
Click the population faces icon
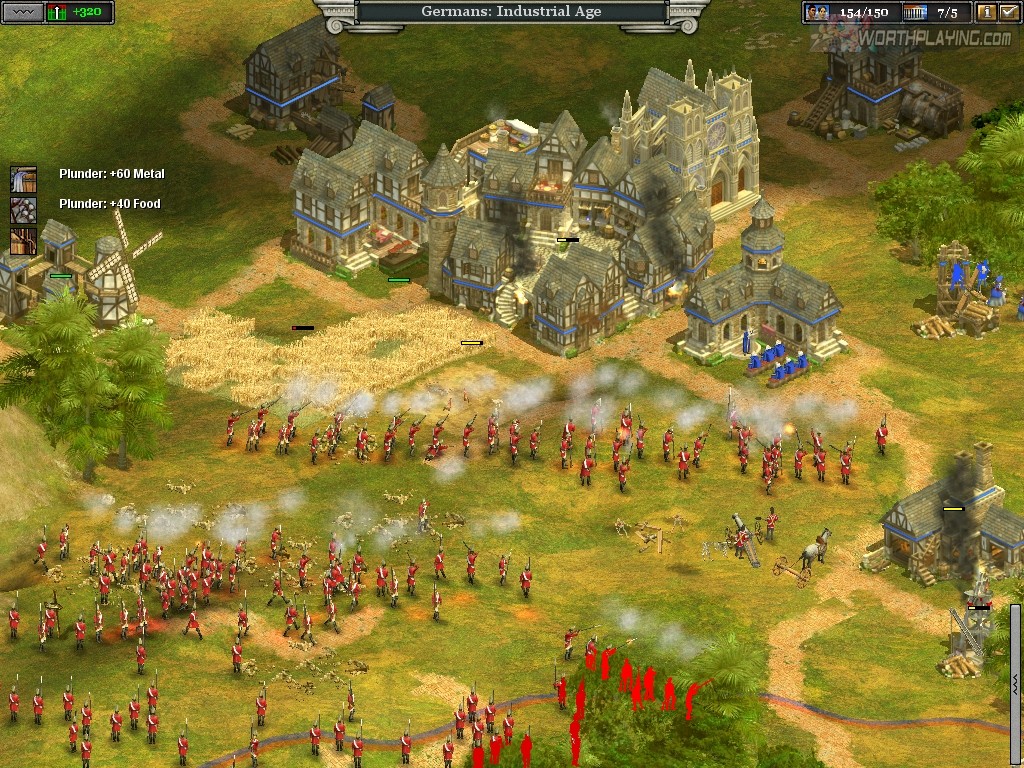tap(818, 12)
